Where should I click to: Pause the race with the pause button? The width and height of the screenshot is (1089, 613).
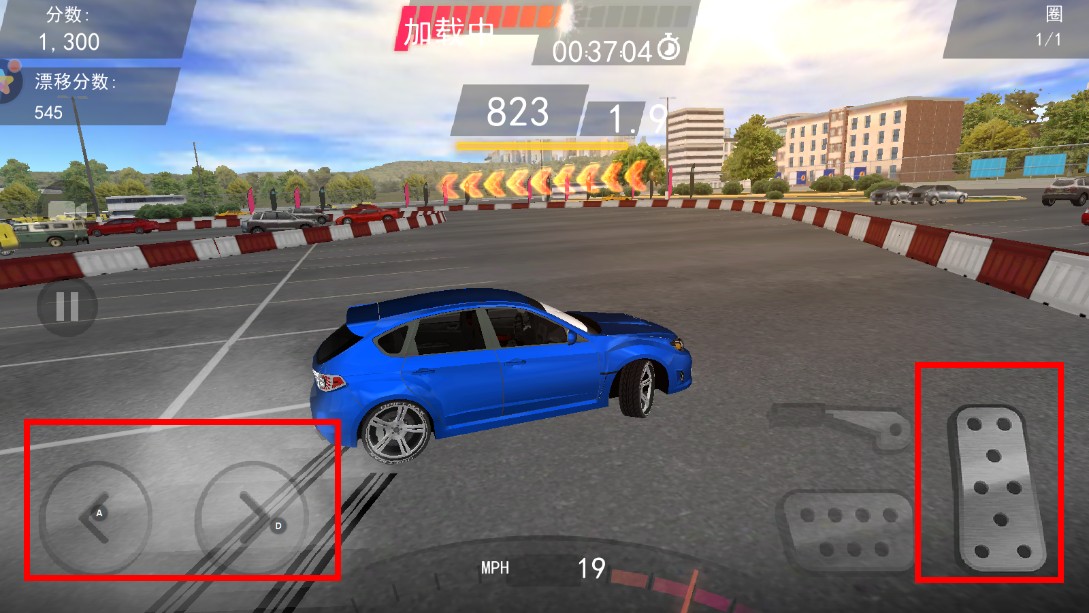[x=67, y=306]
